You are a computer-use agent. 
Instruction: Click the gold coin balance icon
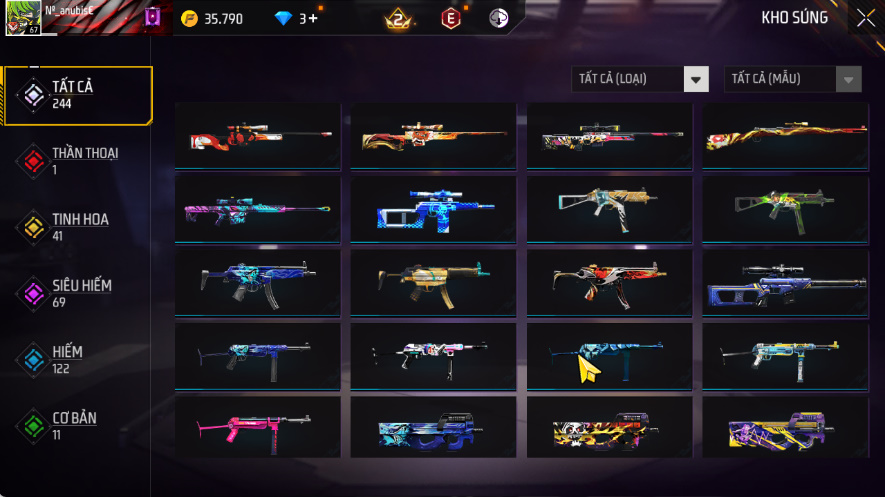click(x=190, y=18)
